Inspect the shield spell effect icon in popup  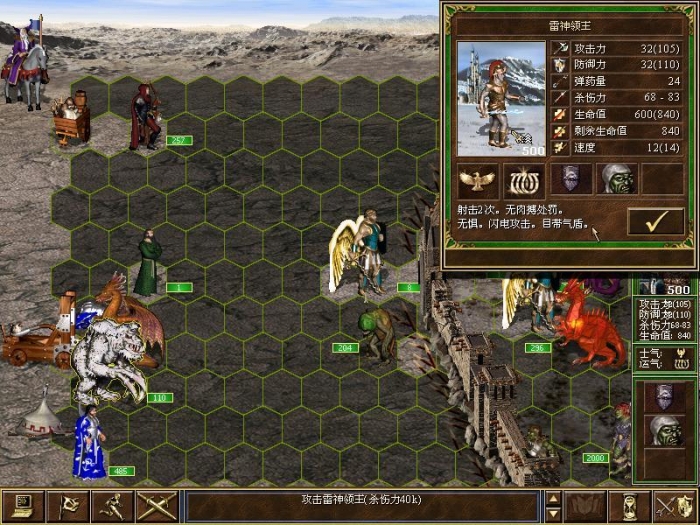click(570, 179)
